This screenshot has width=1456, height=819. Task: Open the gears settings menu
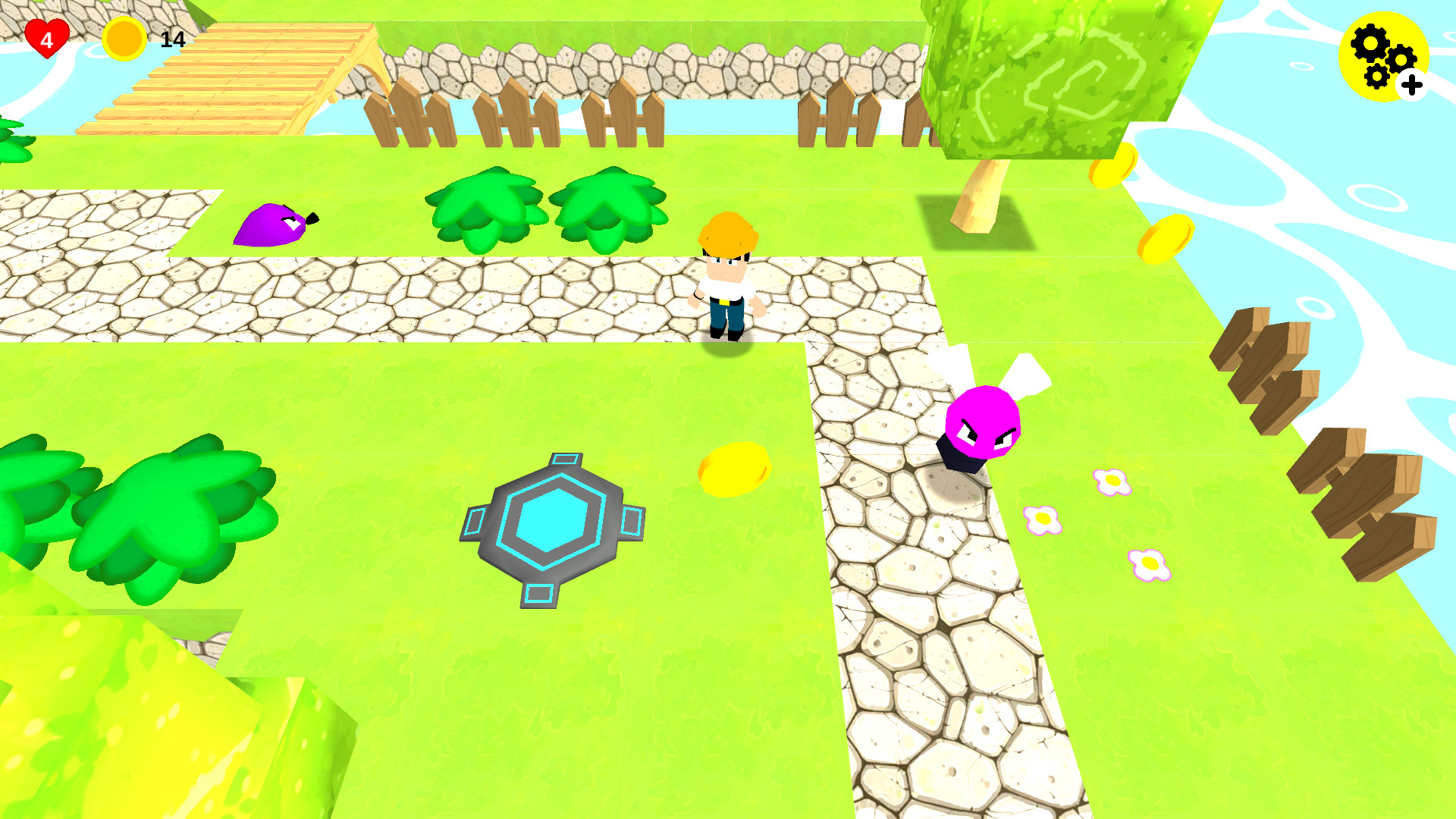(1380, 57)
